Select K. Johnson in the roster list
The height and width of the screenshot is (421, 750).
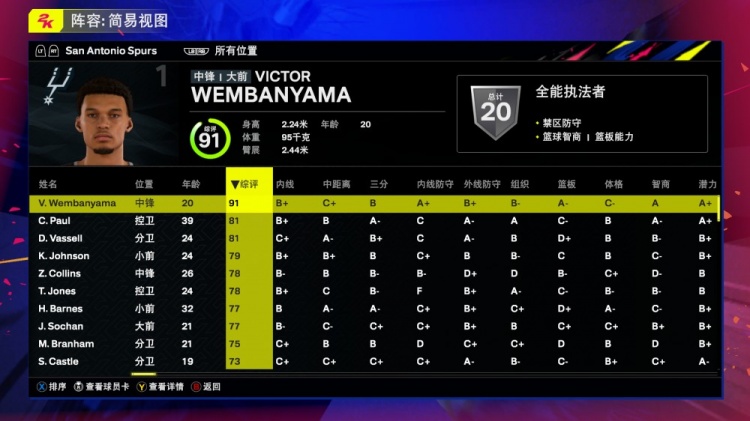(x=64, y=256)
